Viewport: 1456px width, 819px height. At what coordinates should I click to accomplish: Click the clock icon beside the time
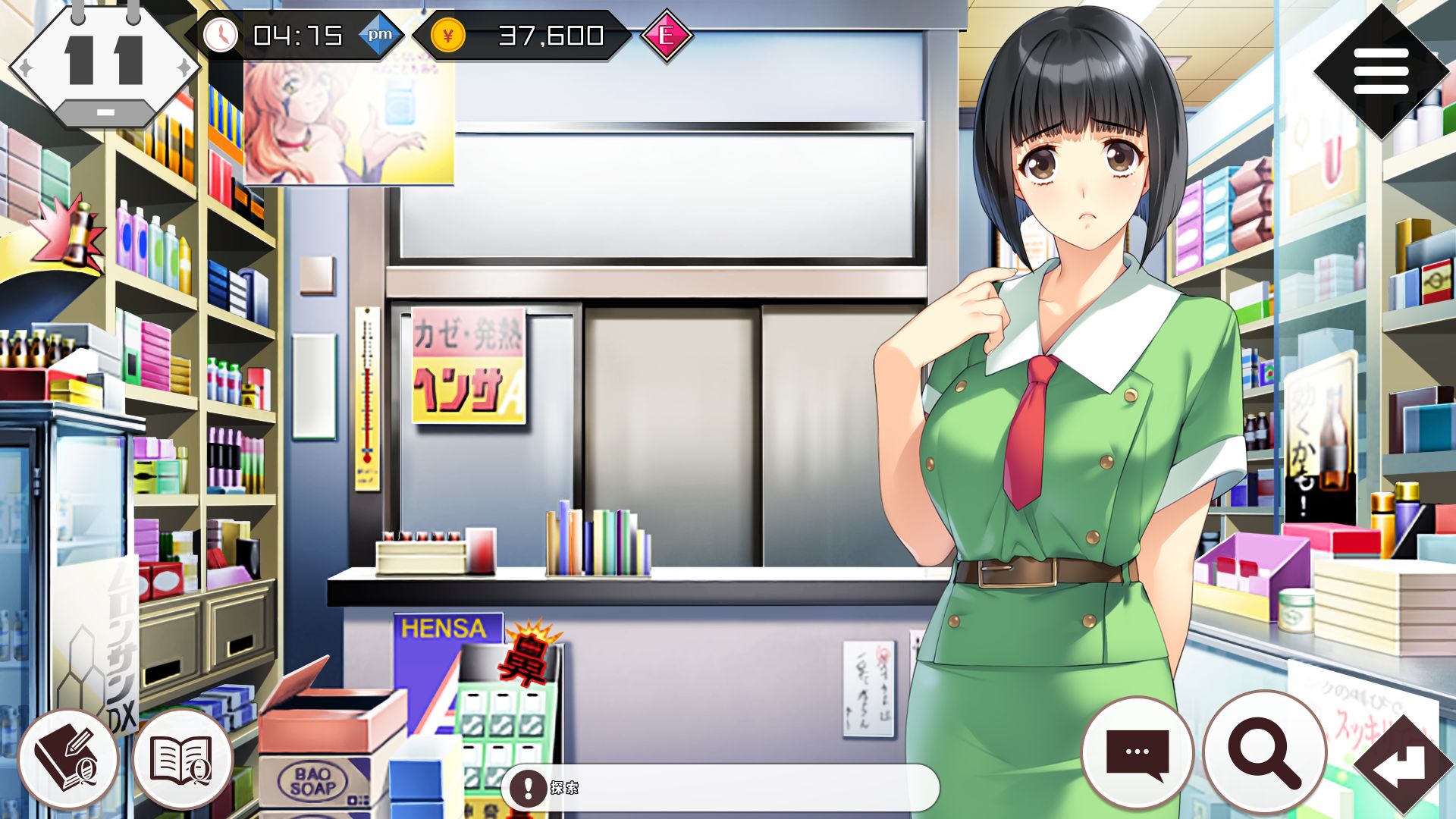click(x=221, y=34)
